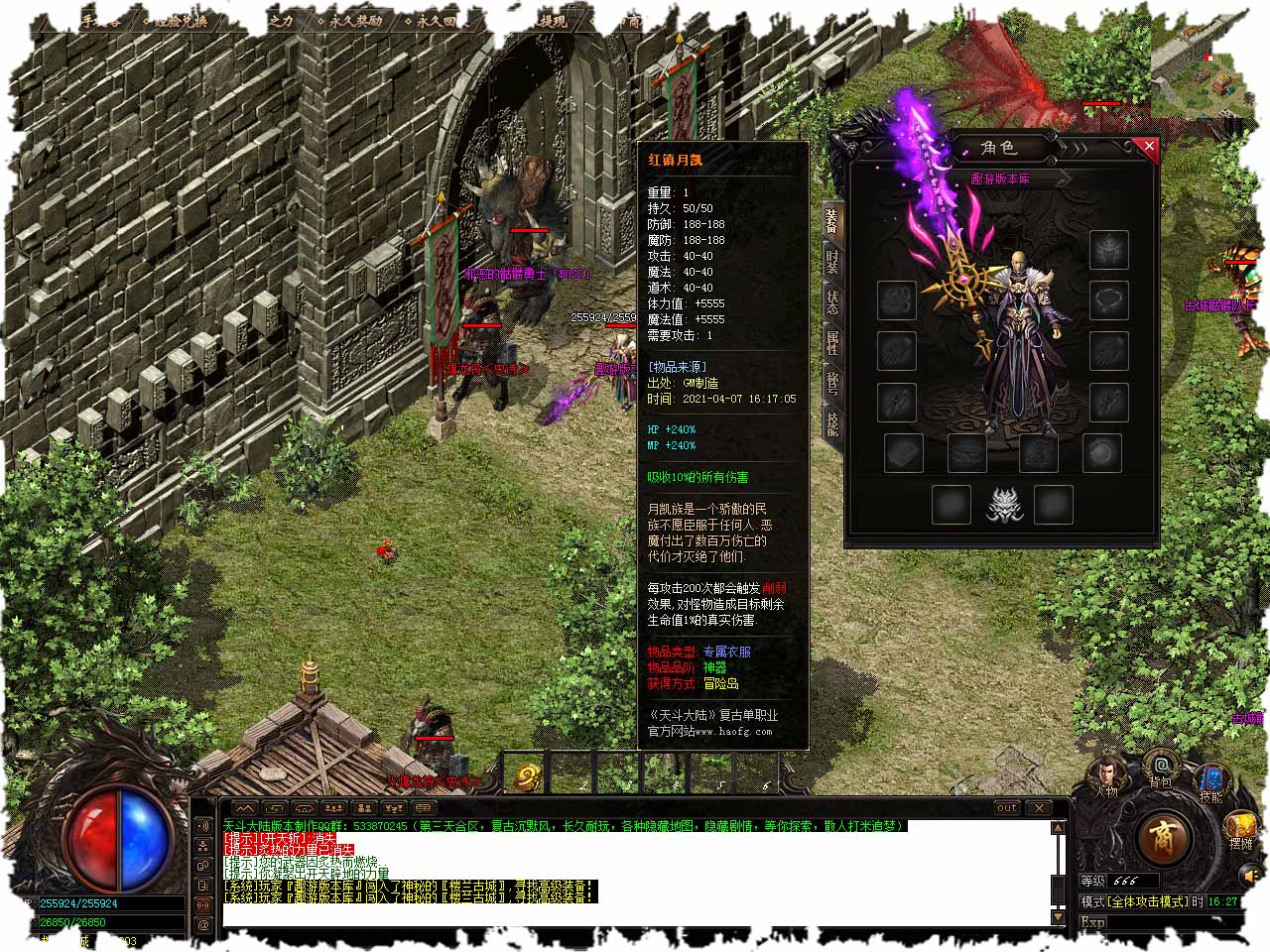The height and width of the screenshot is (952, 1270).
Task: Click the 永久奖励 top menu entry
Action: click(350, 20)
